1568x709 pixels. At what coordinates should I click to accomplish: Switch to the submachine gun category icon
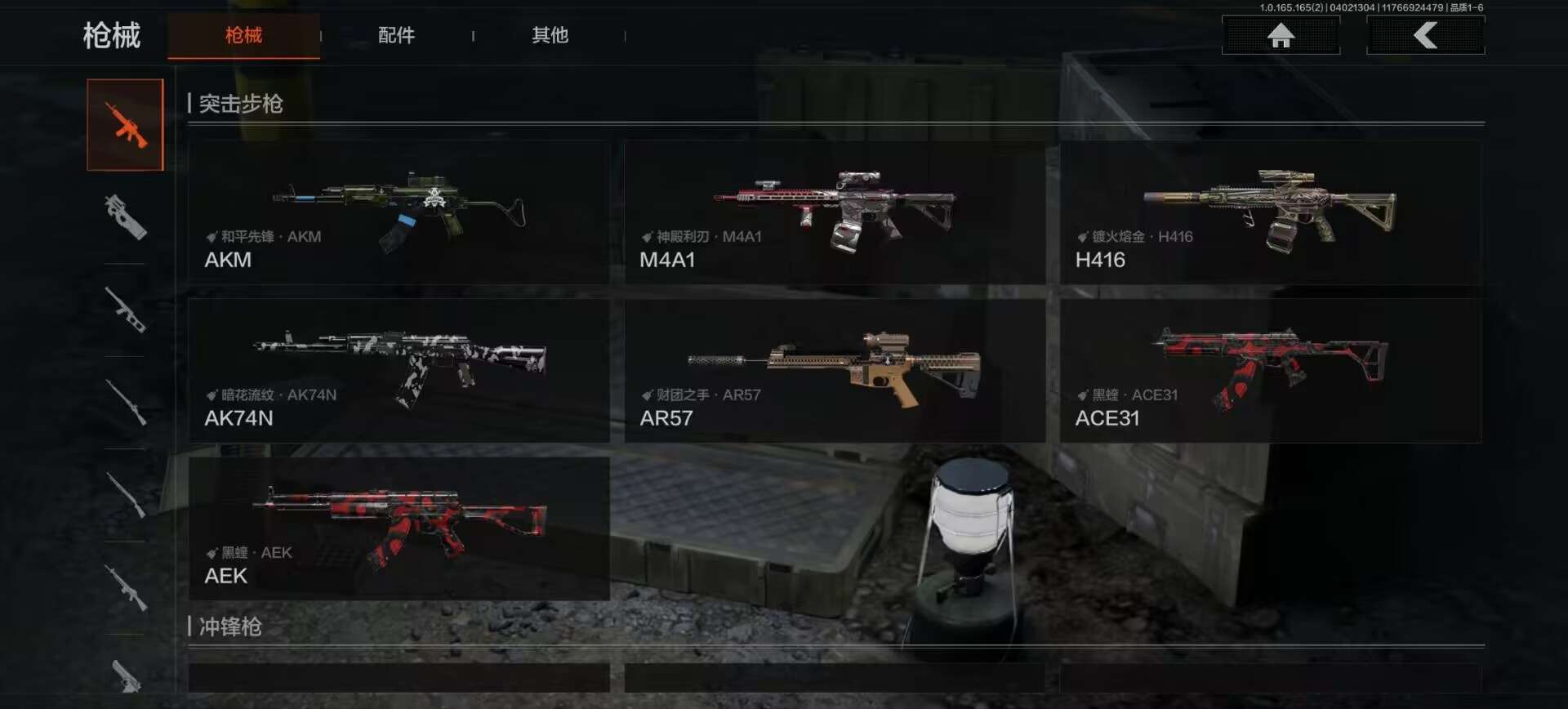[x=126, y=217]
